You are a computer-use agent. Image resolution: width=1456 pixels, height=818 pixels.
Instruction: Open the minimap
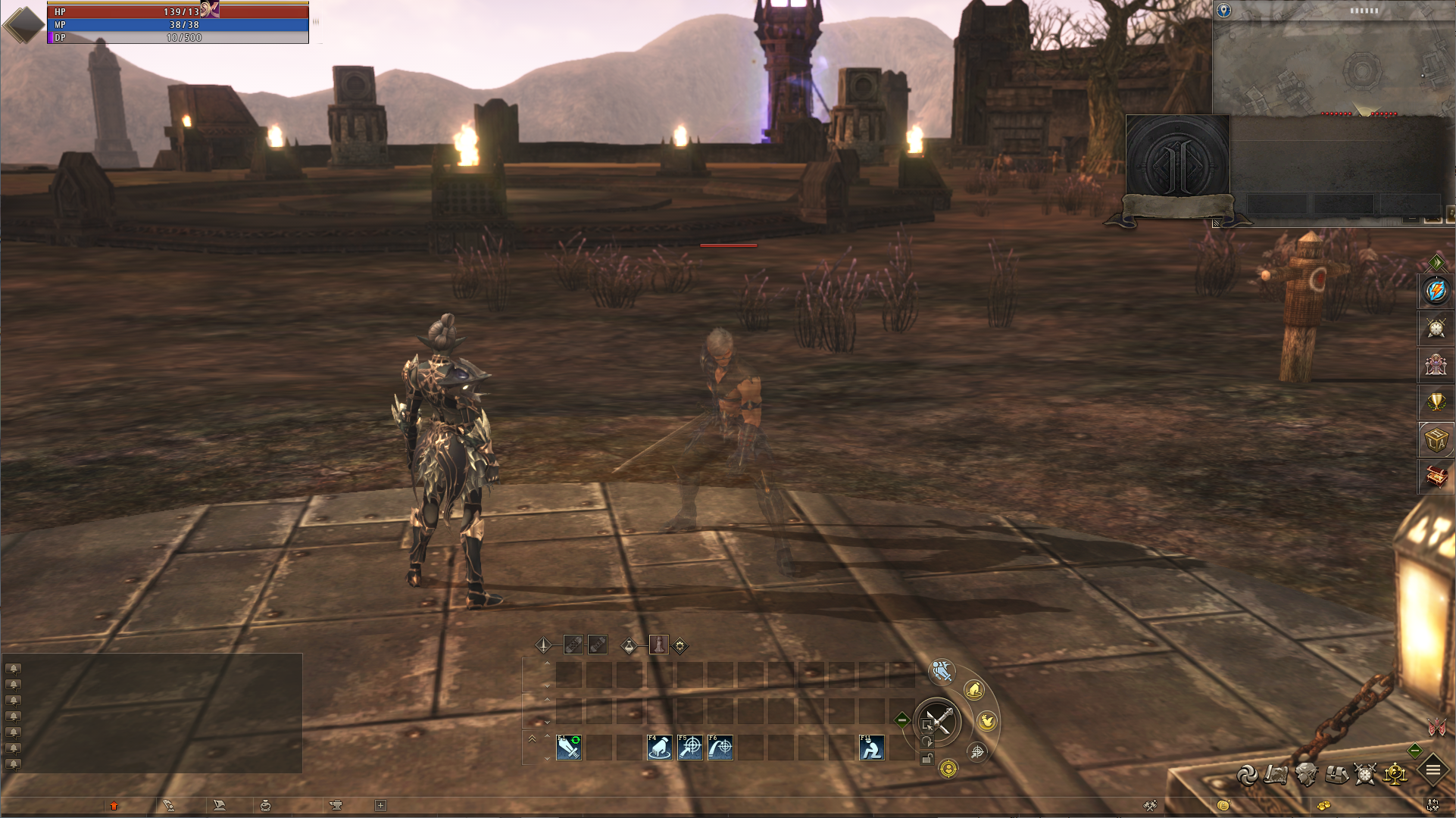click(x=1333, y=62)
